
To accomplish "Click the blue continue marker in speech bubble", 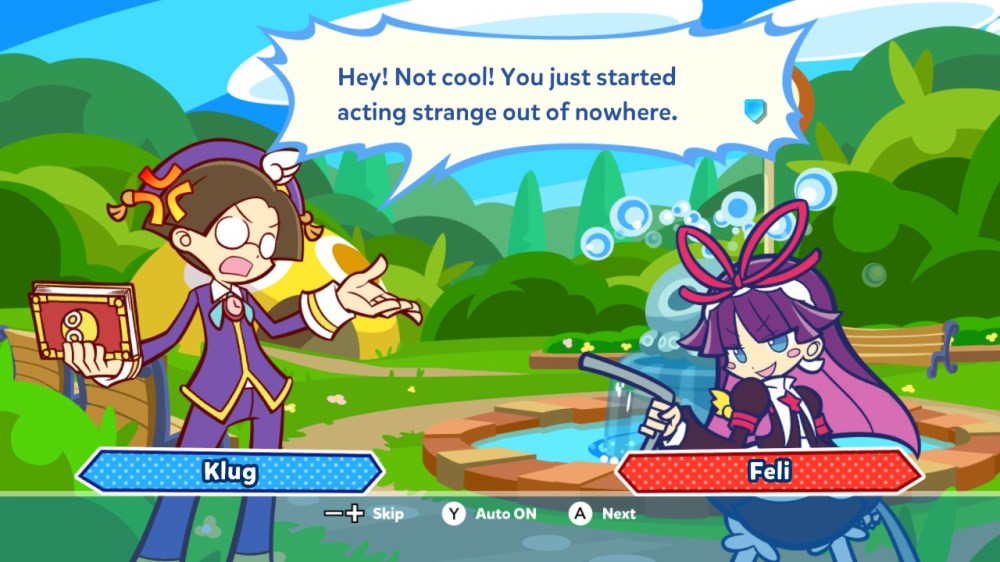I will pyautogui.click(x=756, y=110).
